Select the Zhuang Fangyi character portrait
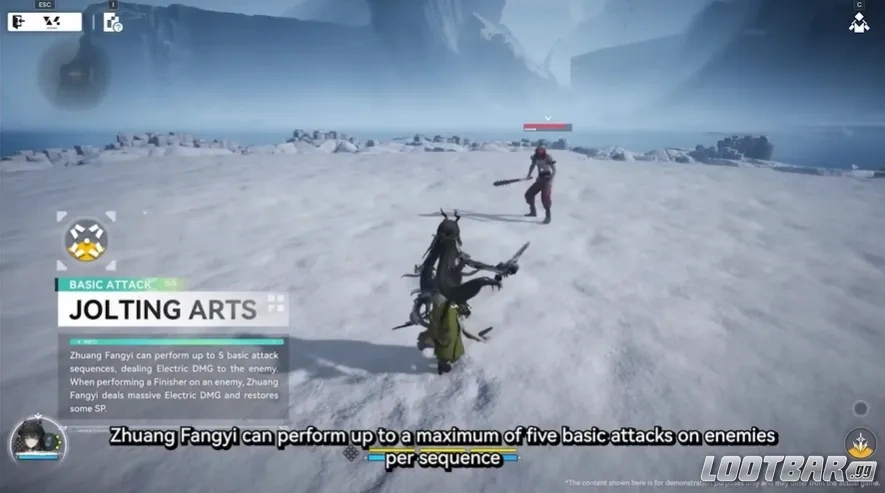Viewport: 885px width, 493px height. click(26, 440)
